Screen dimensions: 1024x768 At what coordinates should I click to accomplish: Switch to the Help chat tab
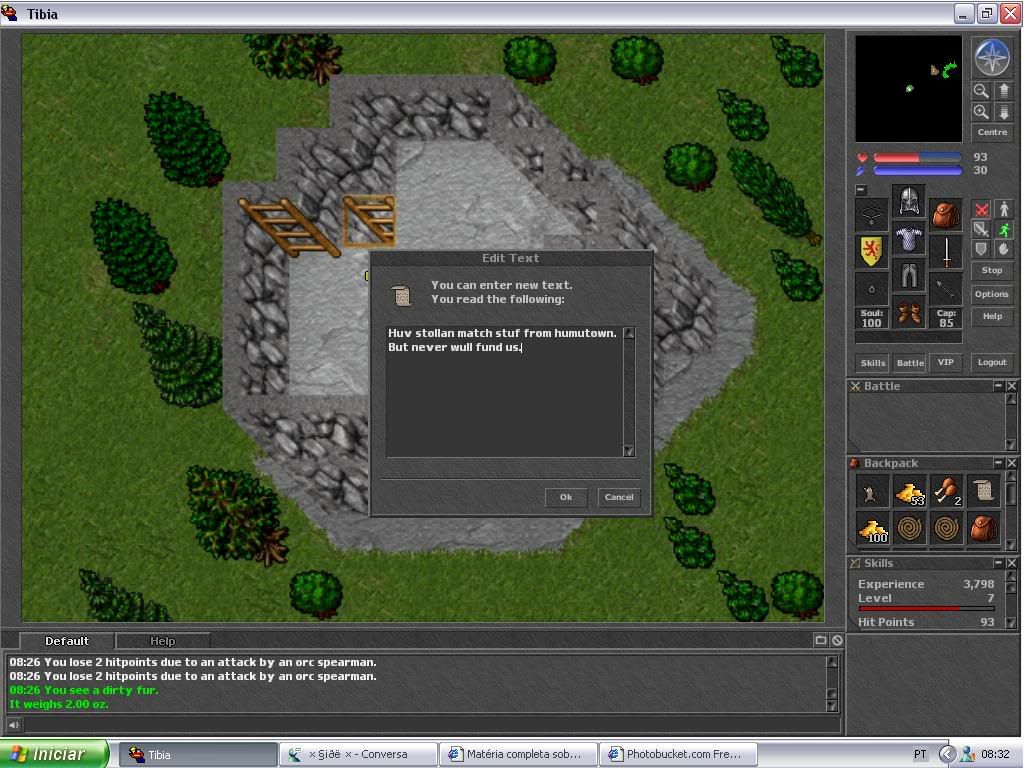[x=162, y=641]
